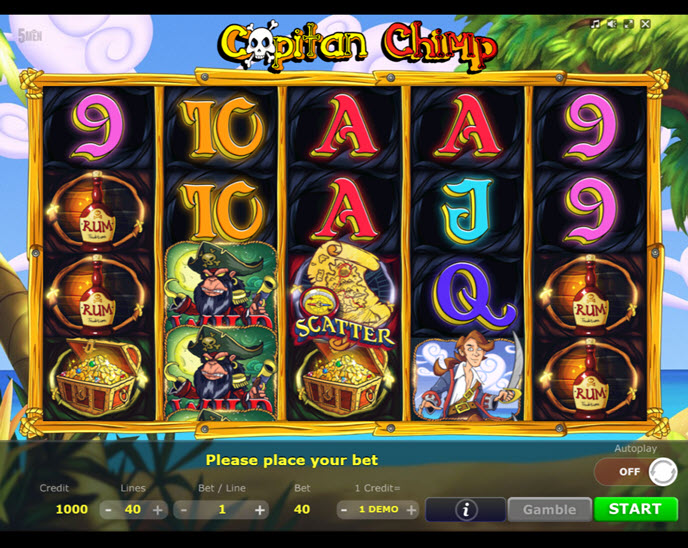
Task: Open the Gamble feature
Action: tap(549, 509)
